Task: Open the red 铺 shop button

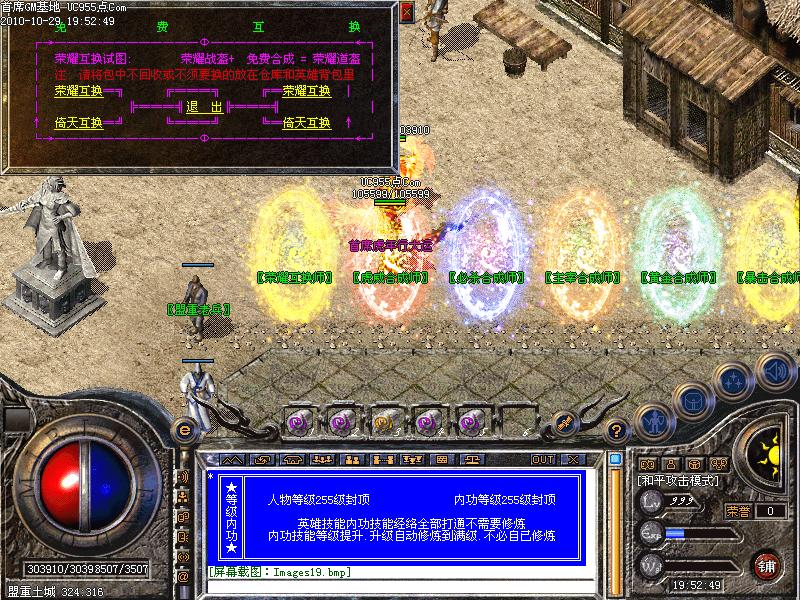Action: click(x=767, y=566)
